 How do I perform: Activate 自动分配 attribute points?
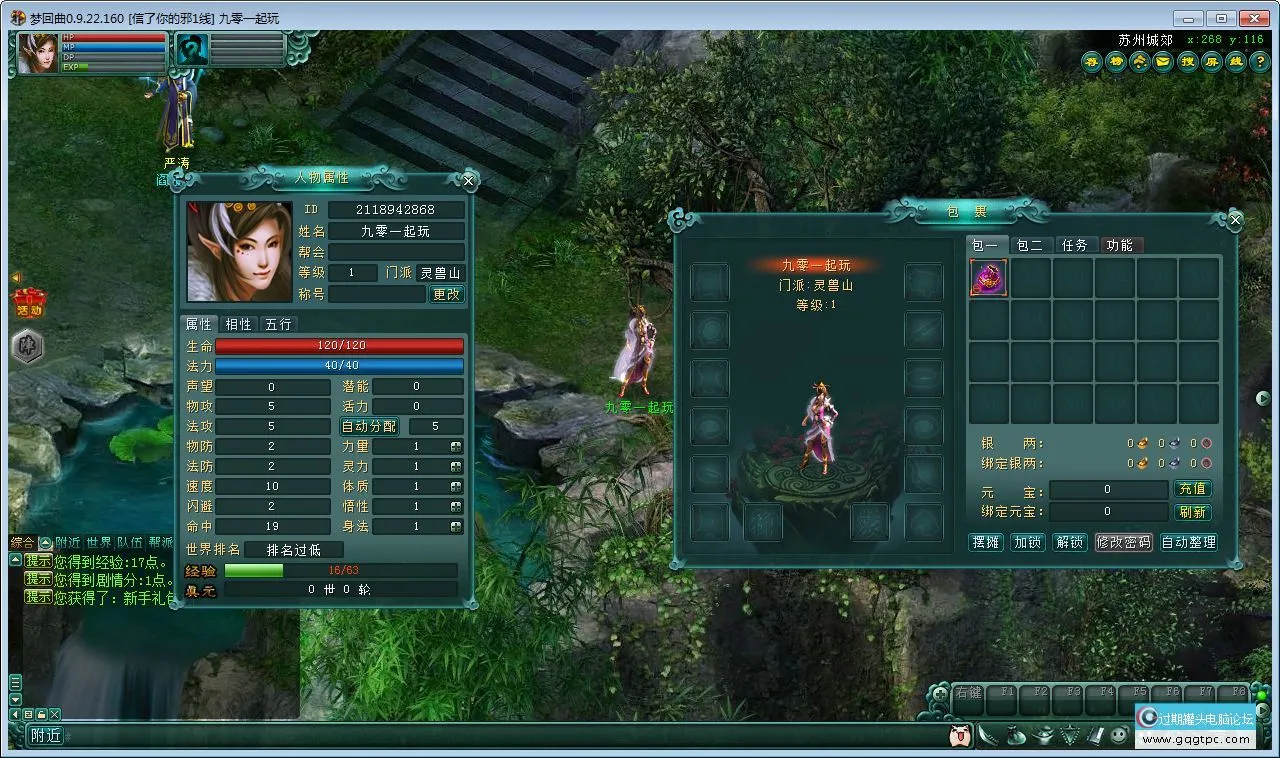coord(369,426)
